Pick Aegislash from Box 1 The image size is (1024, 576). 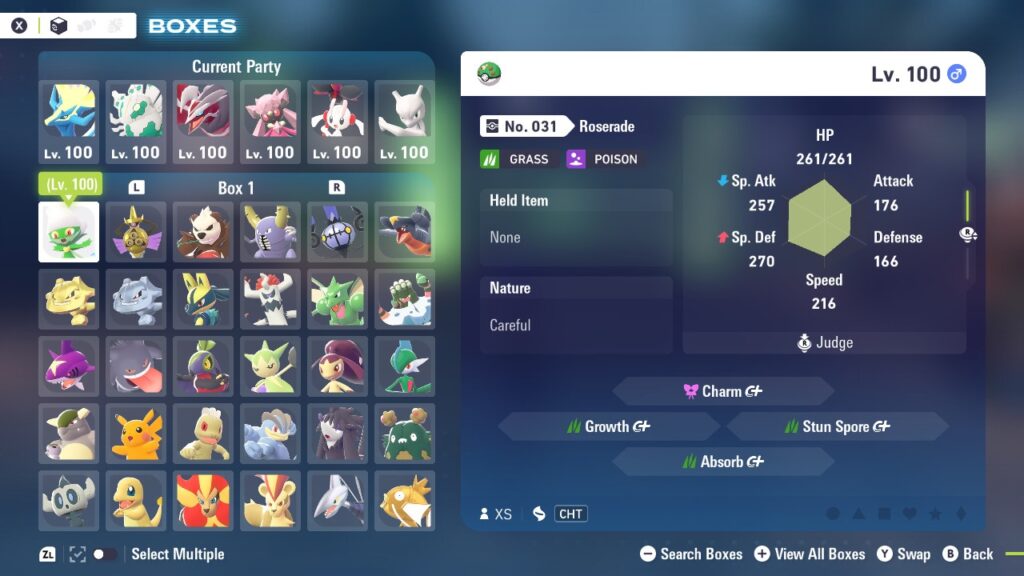click(x=136, y=232)
